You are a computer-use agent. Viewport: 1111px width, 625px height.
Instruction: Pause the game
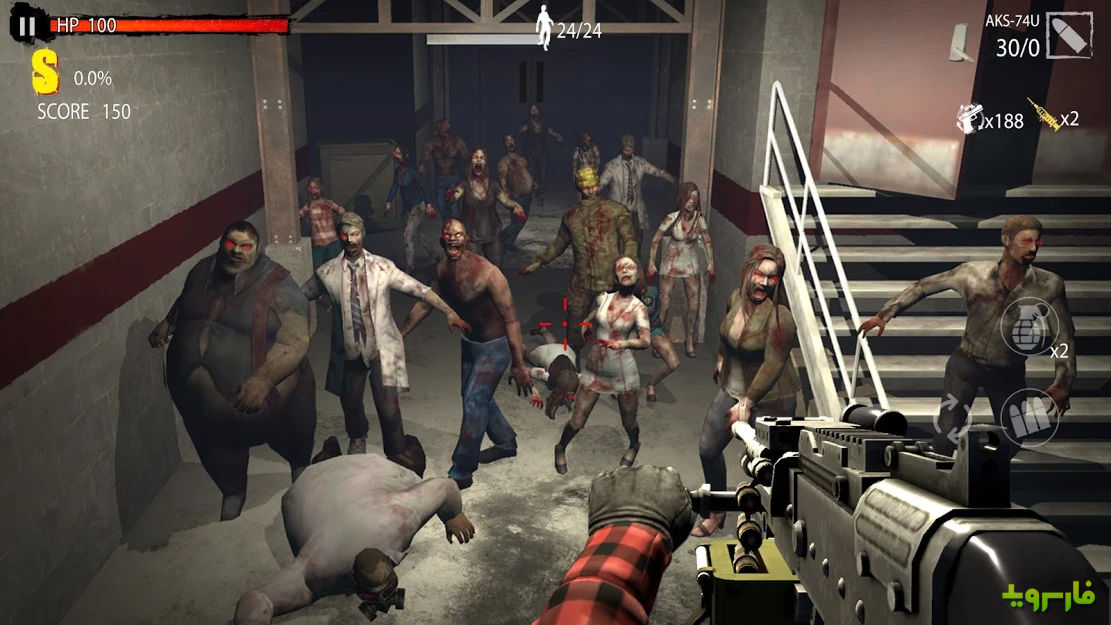pyautogui.click(x=27, y=27)
